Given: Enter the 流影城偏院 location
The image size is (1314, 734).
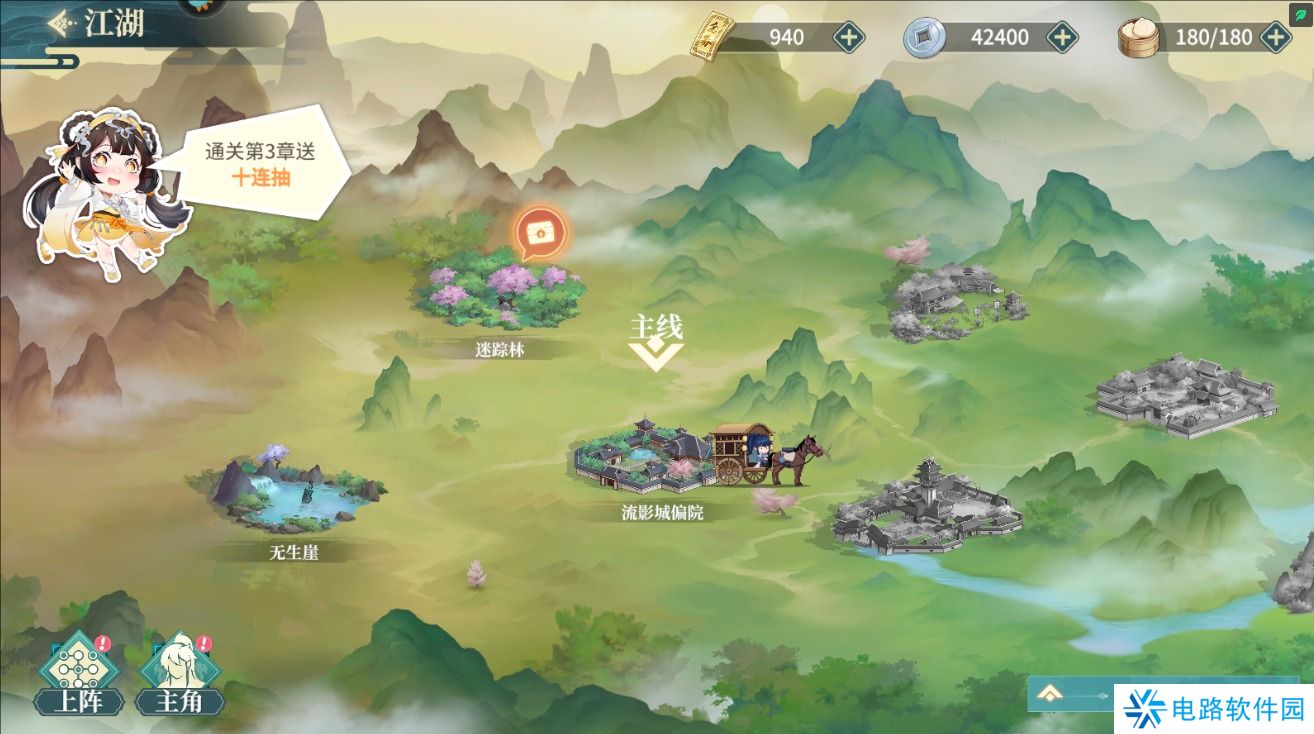Looking at the screenshot, I should [645, 460].
